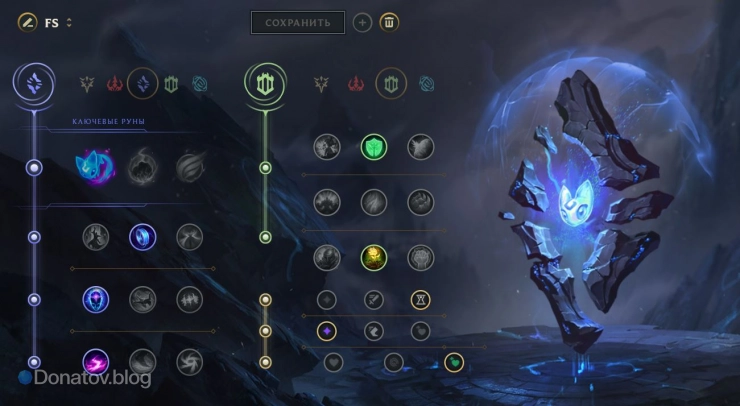Pick the Scorch rune
Screen dimensions: 740x406
click(97, 361)
